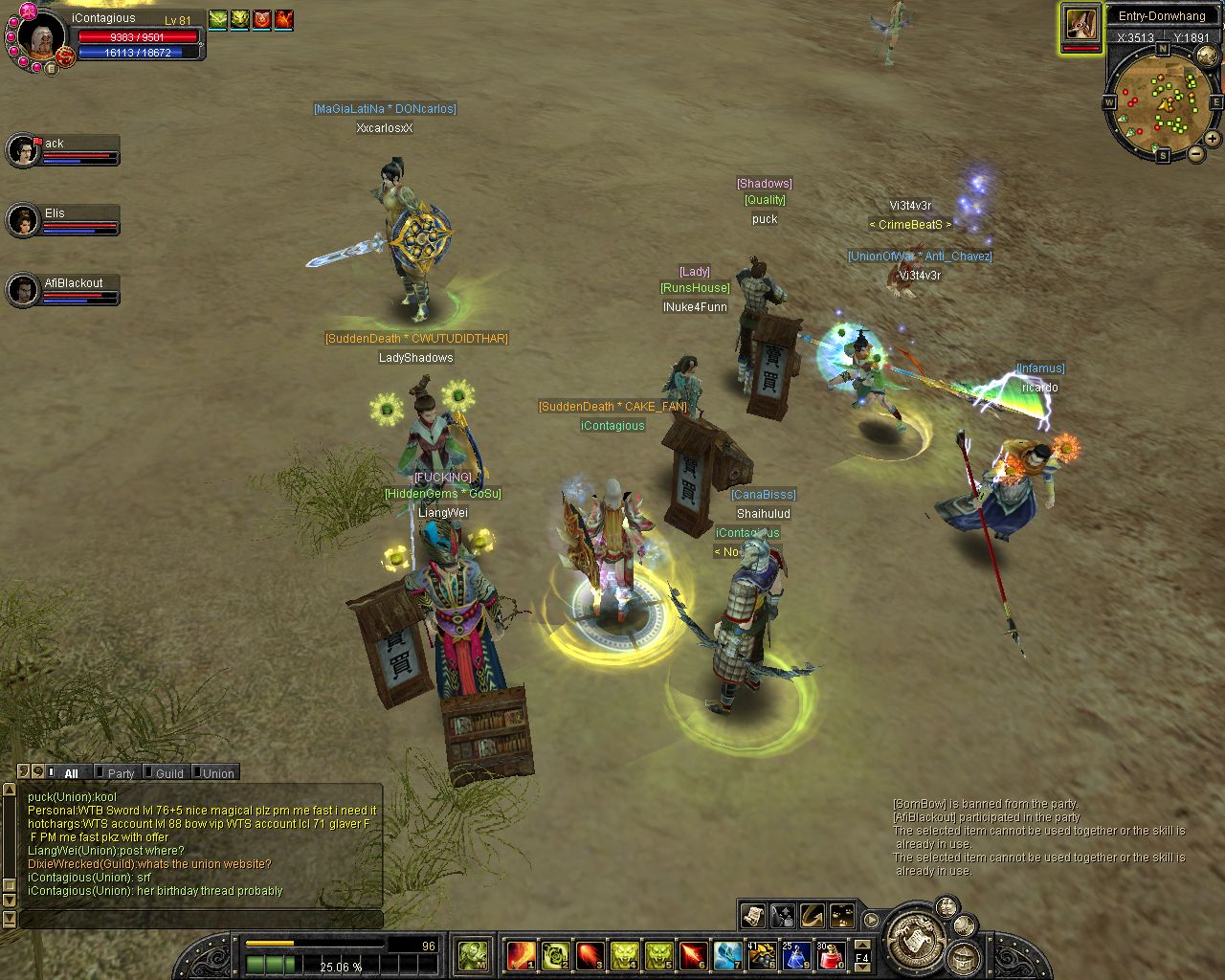Click the Entry-Donwhang minimap
This screenshot has width=1225, height=980.
tap(1162, 103)
